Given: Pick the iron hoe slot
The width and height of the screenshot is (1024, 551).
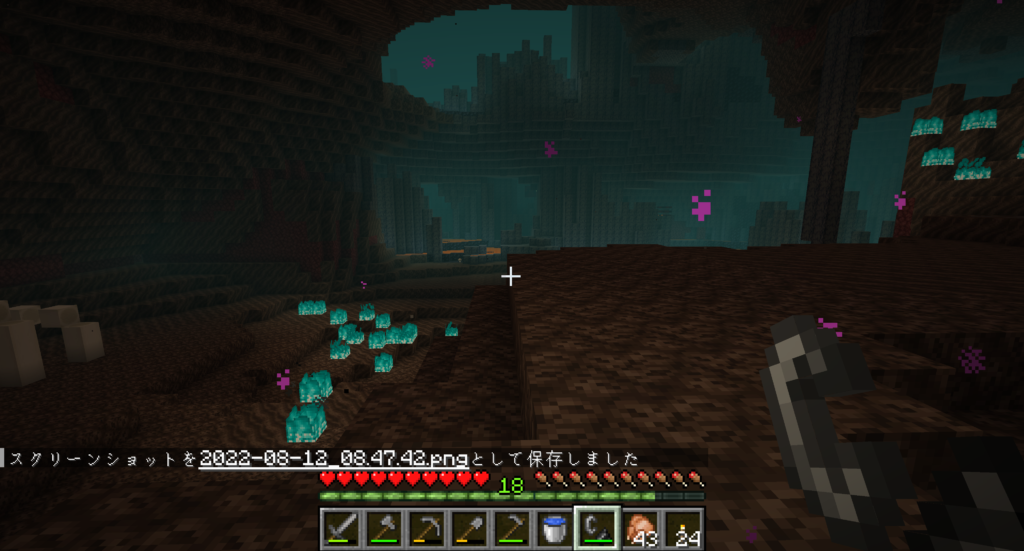Looking at the screenshot, I should click(x=511, y=528).
